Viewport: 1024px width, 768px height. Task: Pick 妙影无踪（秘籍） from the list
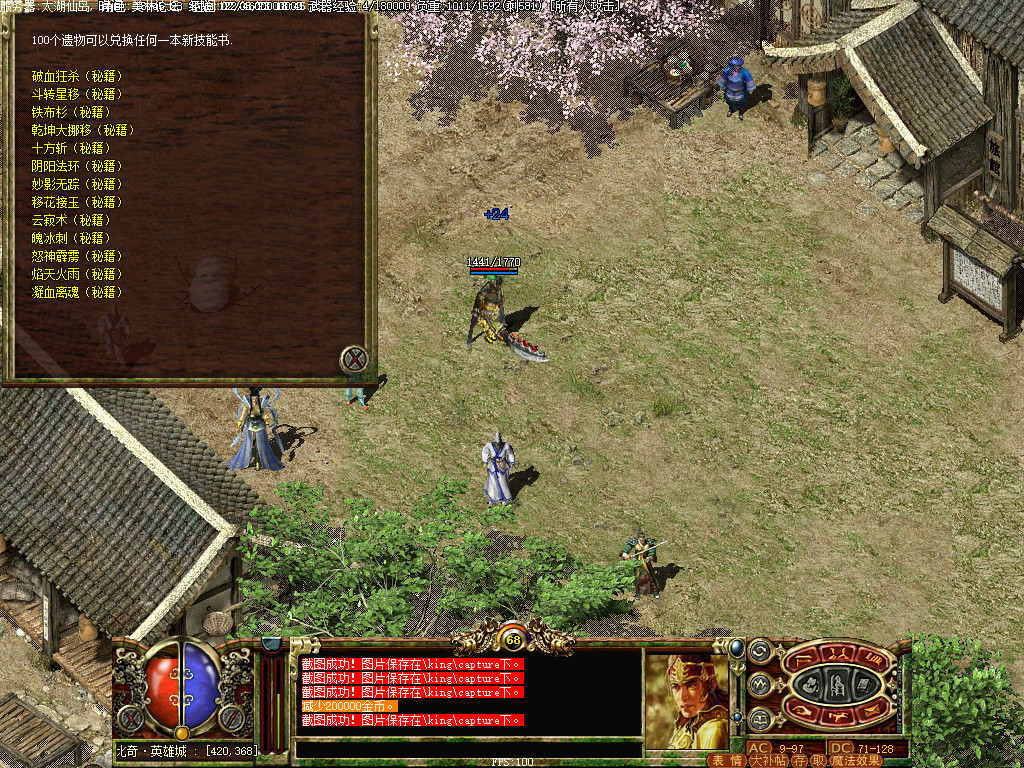point(76,184)
